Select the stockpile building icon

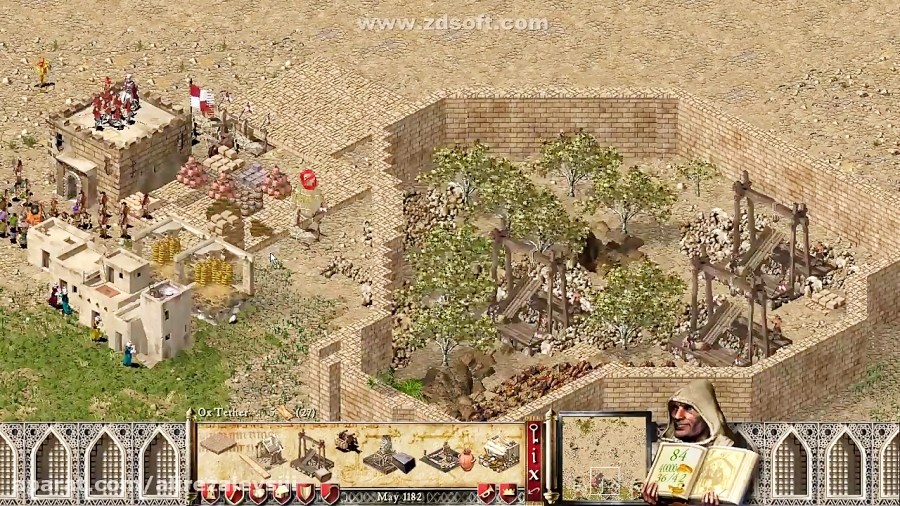[x=217, y=444]
